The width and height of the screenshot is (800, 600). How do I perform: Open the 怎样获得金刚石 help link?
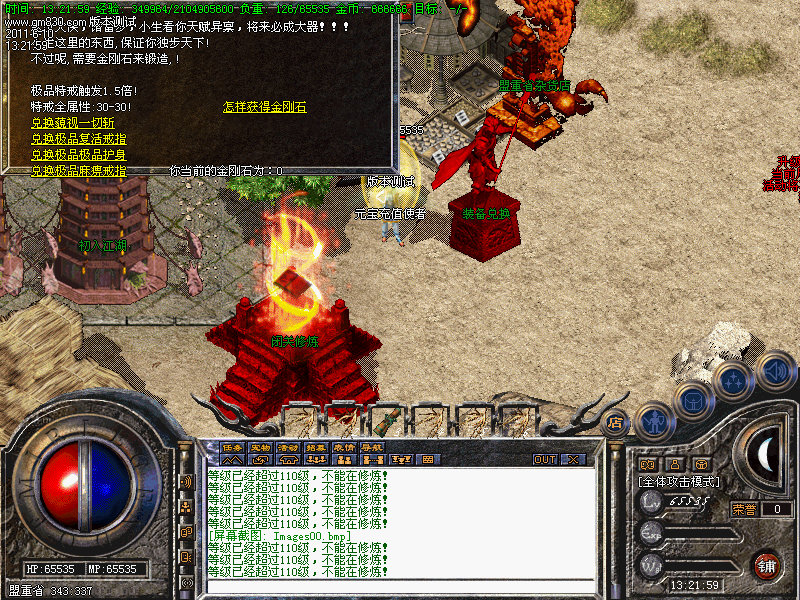[x=264, y=106]
